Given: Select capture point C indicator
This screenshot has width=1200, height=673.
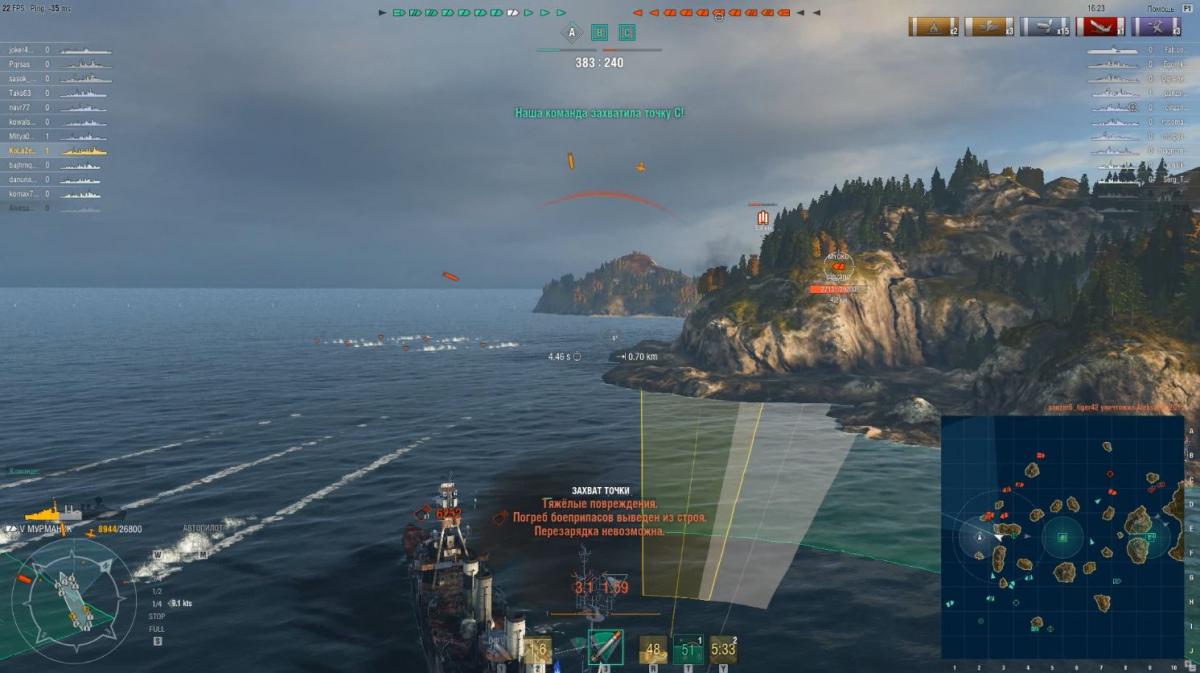Looking at the screenshot, I should tap(626, 33).
